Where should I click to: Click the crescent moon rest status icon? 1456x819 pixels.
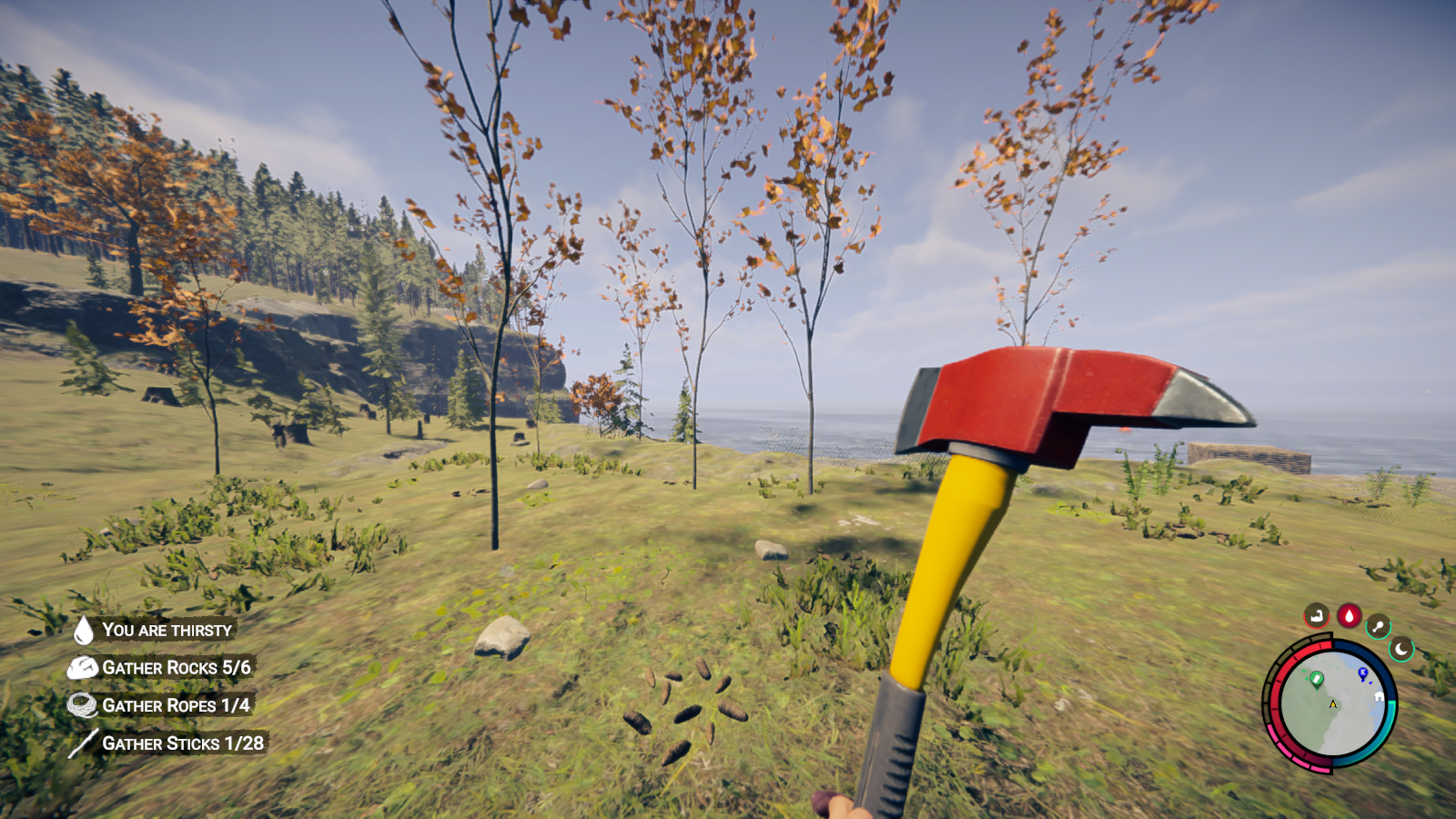point(1401,649)
